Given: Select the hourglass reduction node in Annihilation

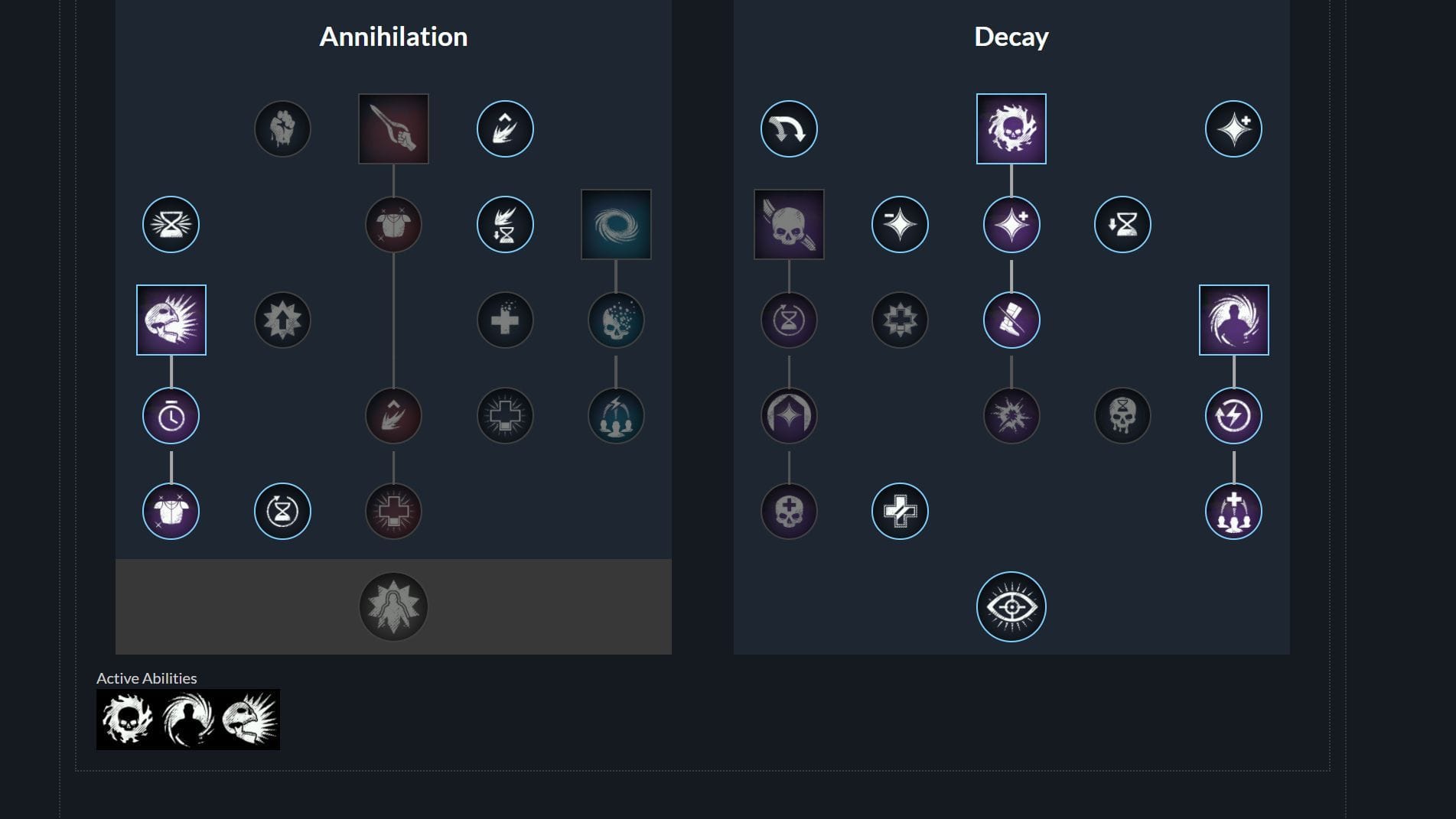Looking at the screenshot, I should point(171,223).
